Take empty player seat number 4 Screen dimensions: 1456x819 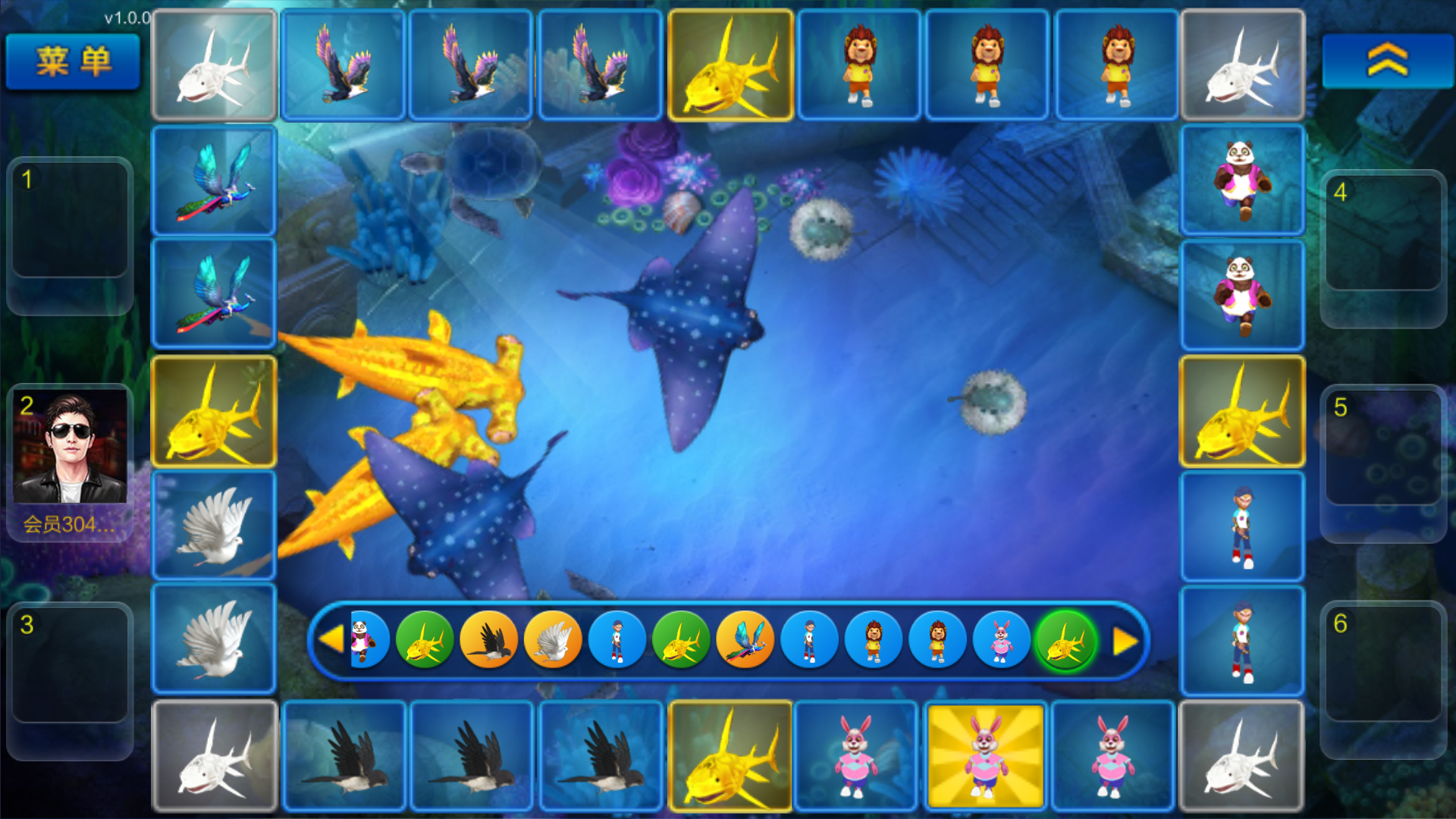click(x=1383, y=232)
